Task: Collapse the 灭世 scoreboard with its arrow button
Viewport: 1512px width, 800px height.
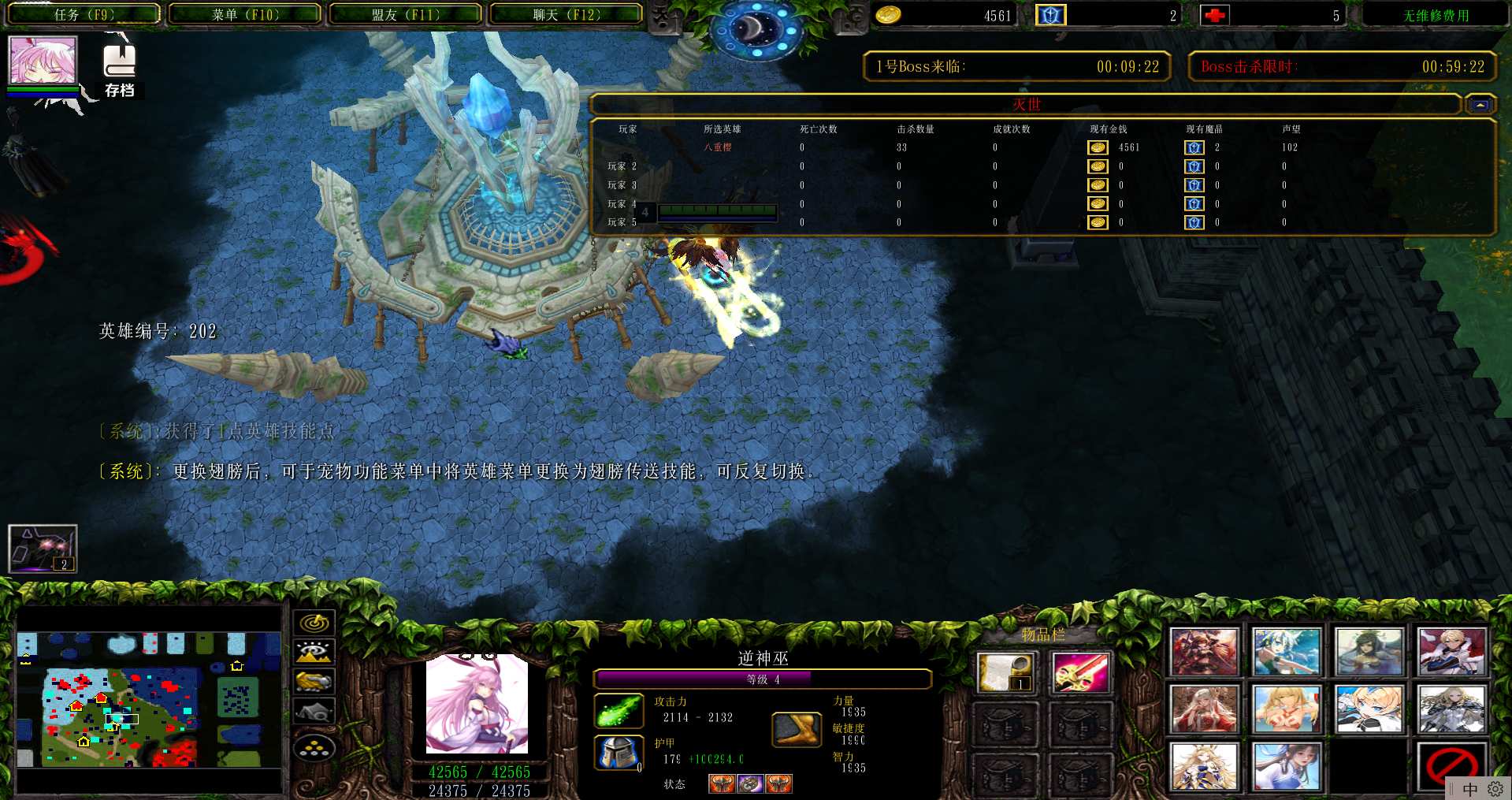Action: [x=1480, y=105]
